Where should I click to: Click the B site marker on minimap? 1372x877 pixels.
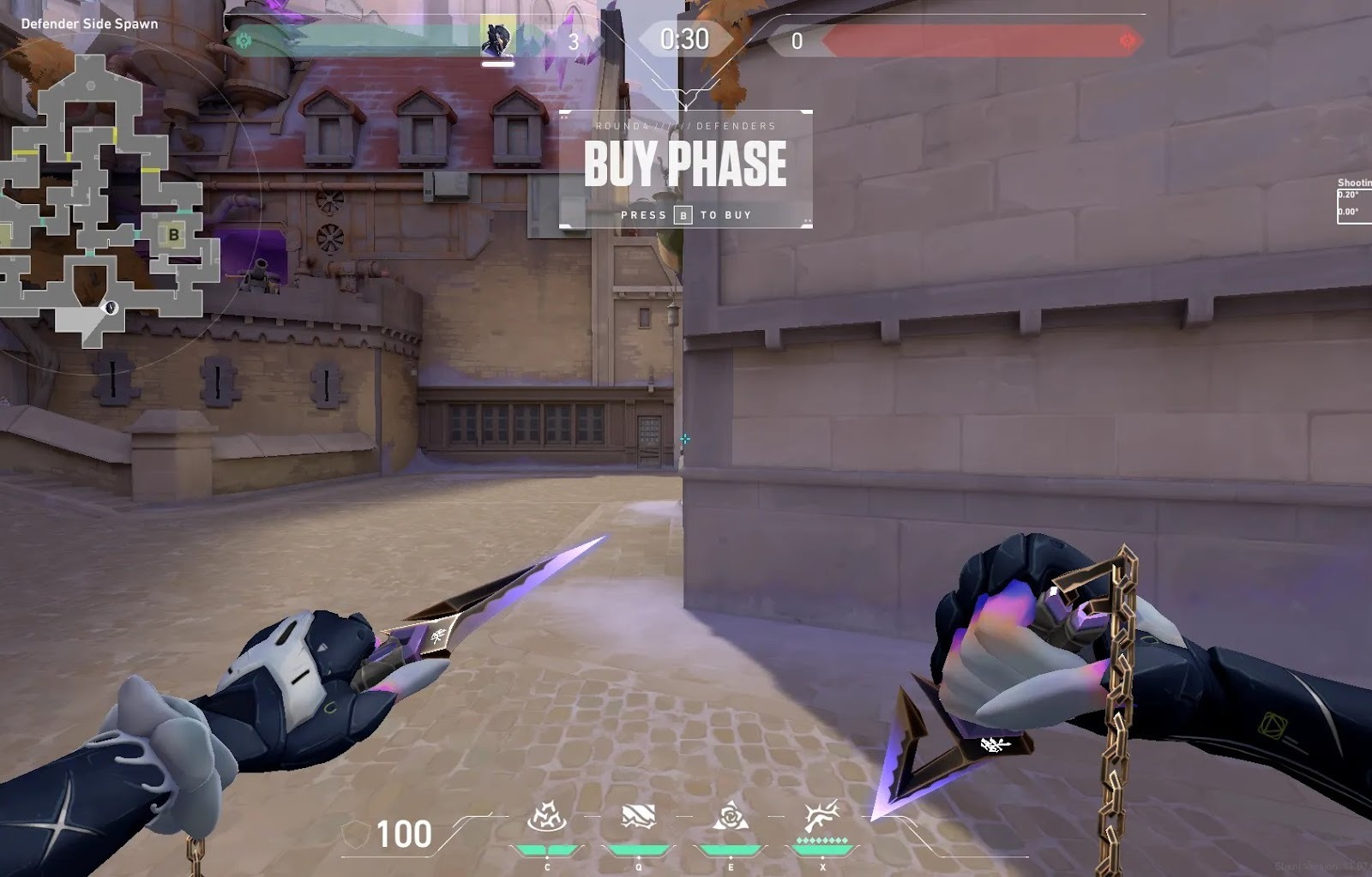coord(174,234)
